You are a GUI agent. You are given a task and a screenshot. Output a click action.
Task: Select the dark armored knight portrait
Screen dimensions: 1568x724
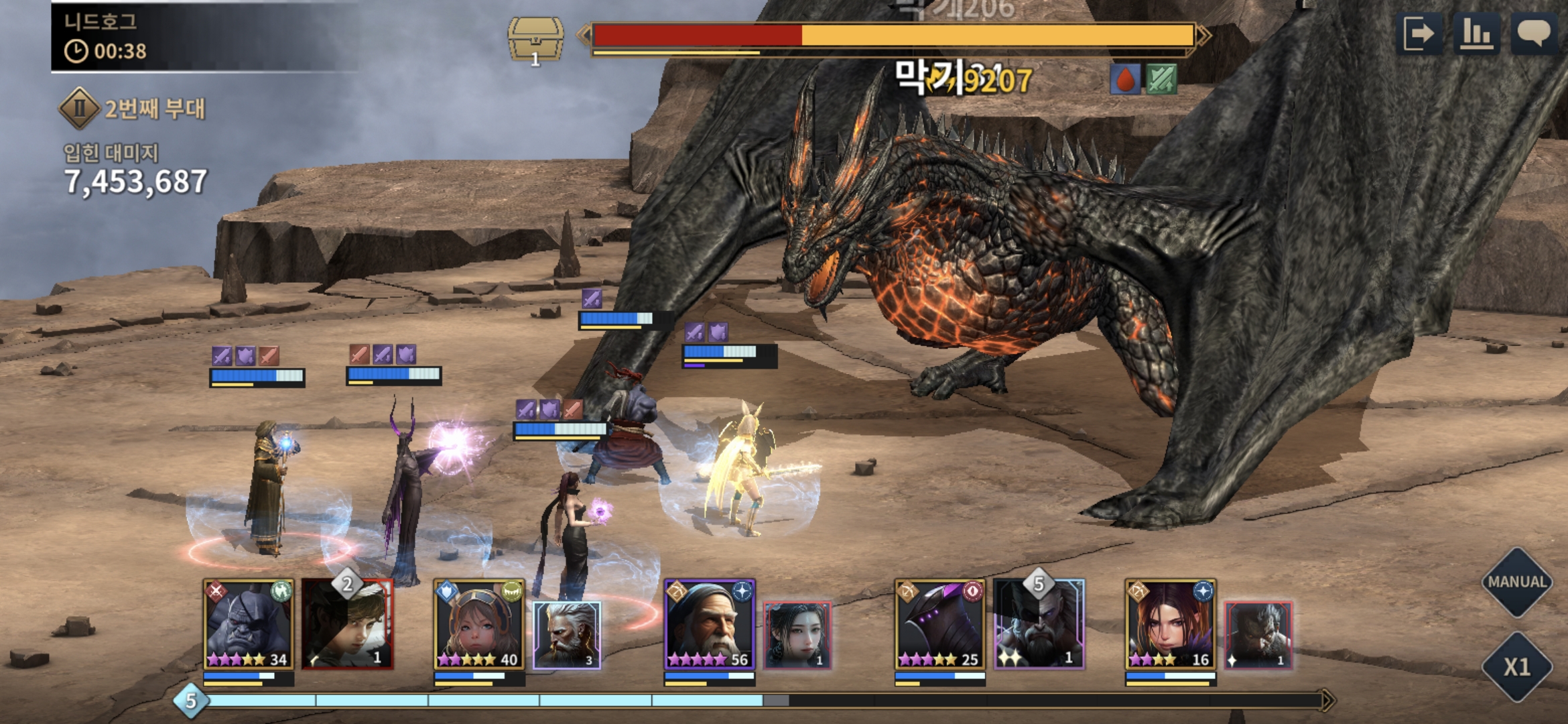click(939, 625)
